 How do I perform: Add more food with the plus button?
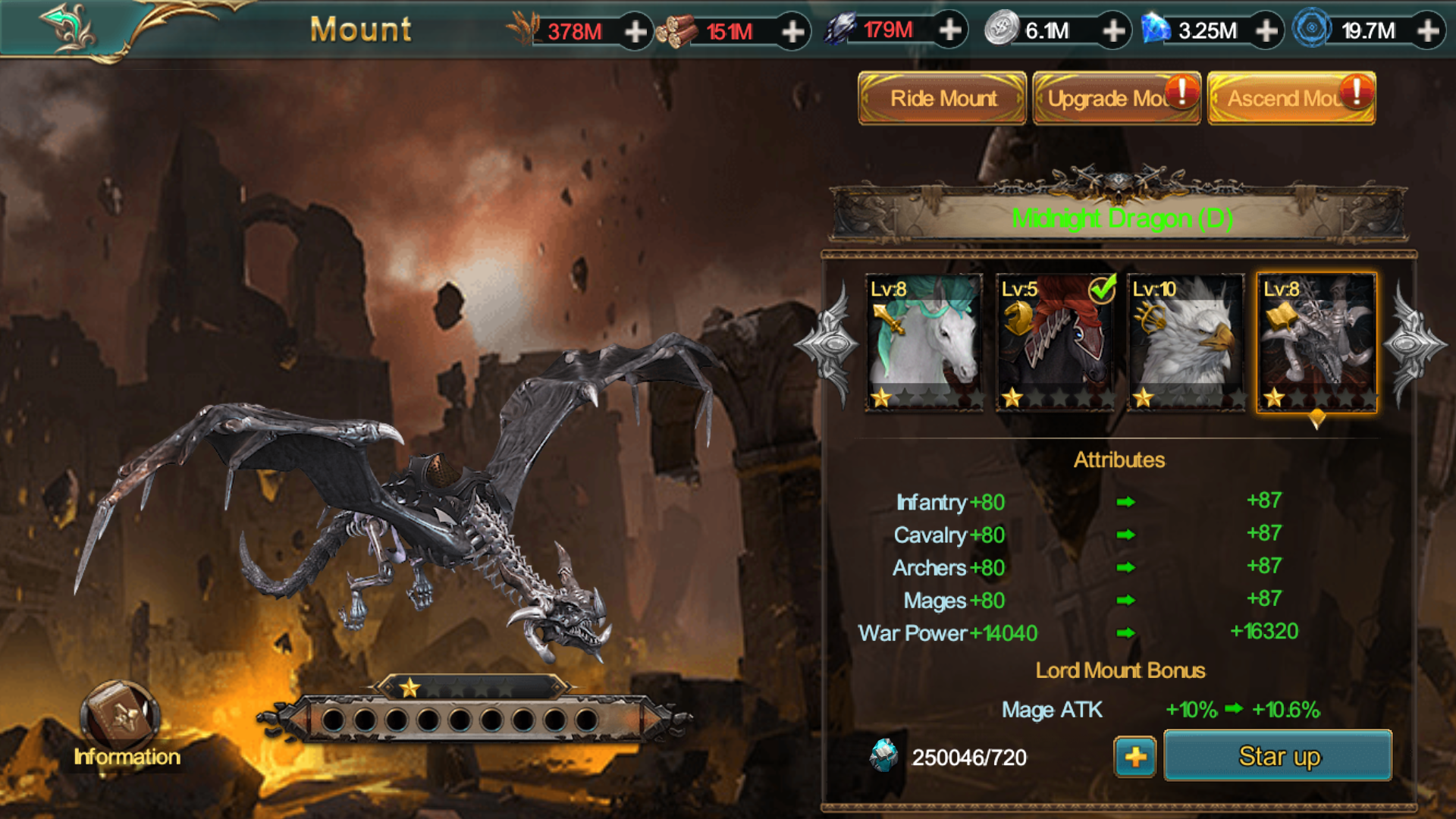coord(635,32)
